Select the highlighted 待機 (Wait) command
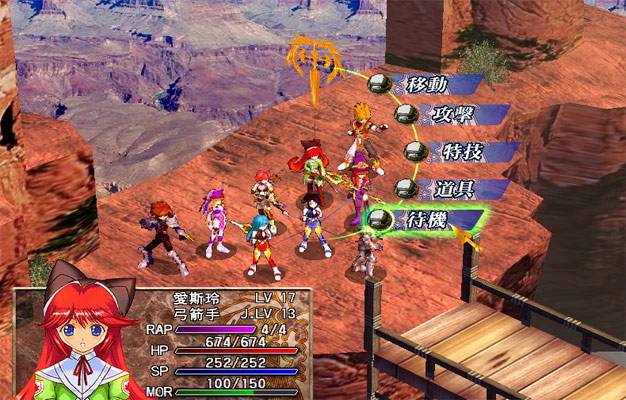The width and height of the screenshot is (626, 400). (x=425, y=218)
